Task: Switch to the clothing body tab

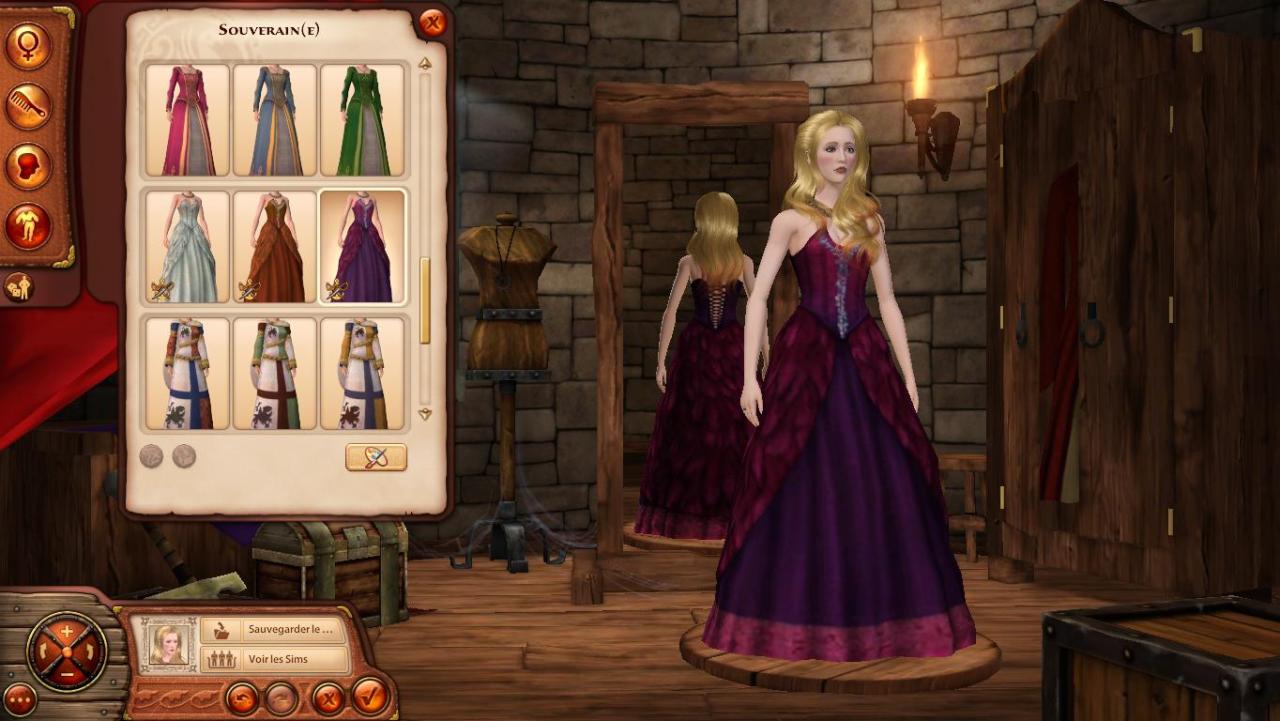Action: click(28, 226)
